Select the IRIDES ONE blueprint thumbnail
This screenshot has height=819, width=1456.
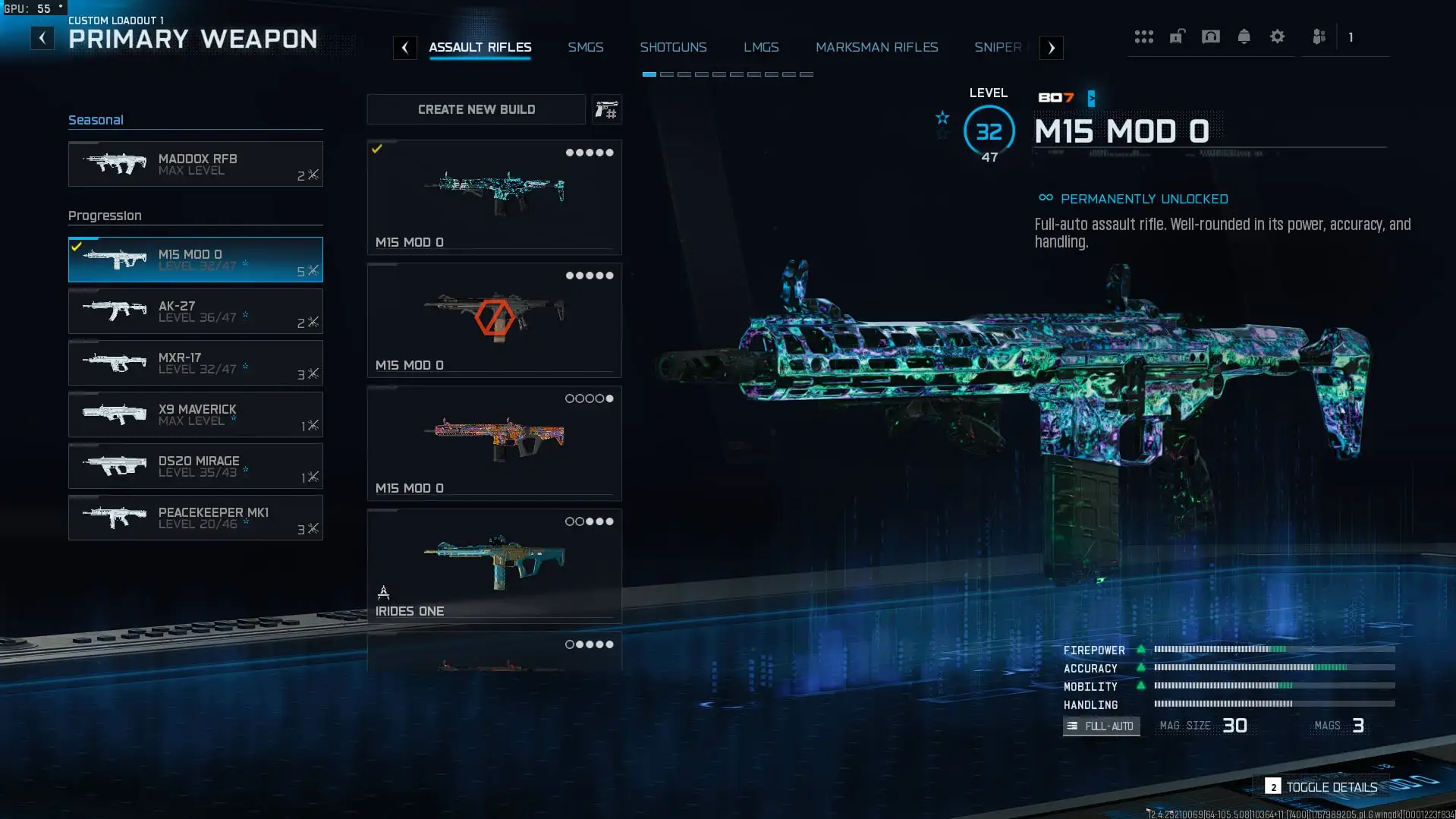pyautogui.click(x=494, y=560)
